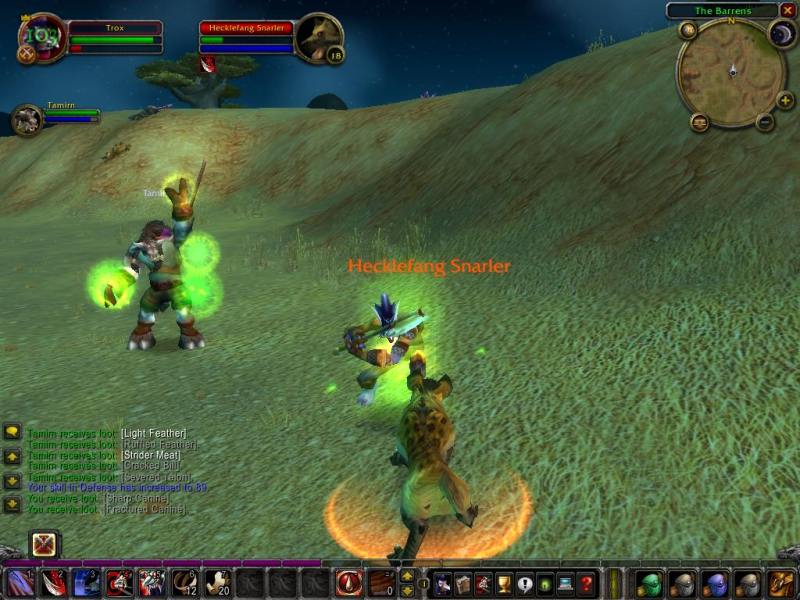800x600 pixels.
Task: Open the blue bag slot
Action: tap(714, 583)
